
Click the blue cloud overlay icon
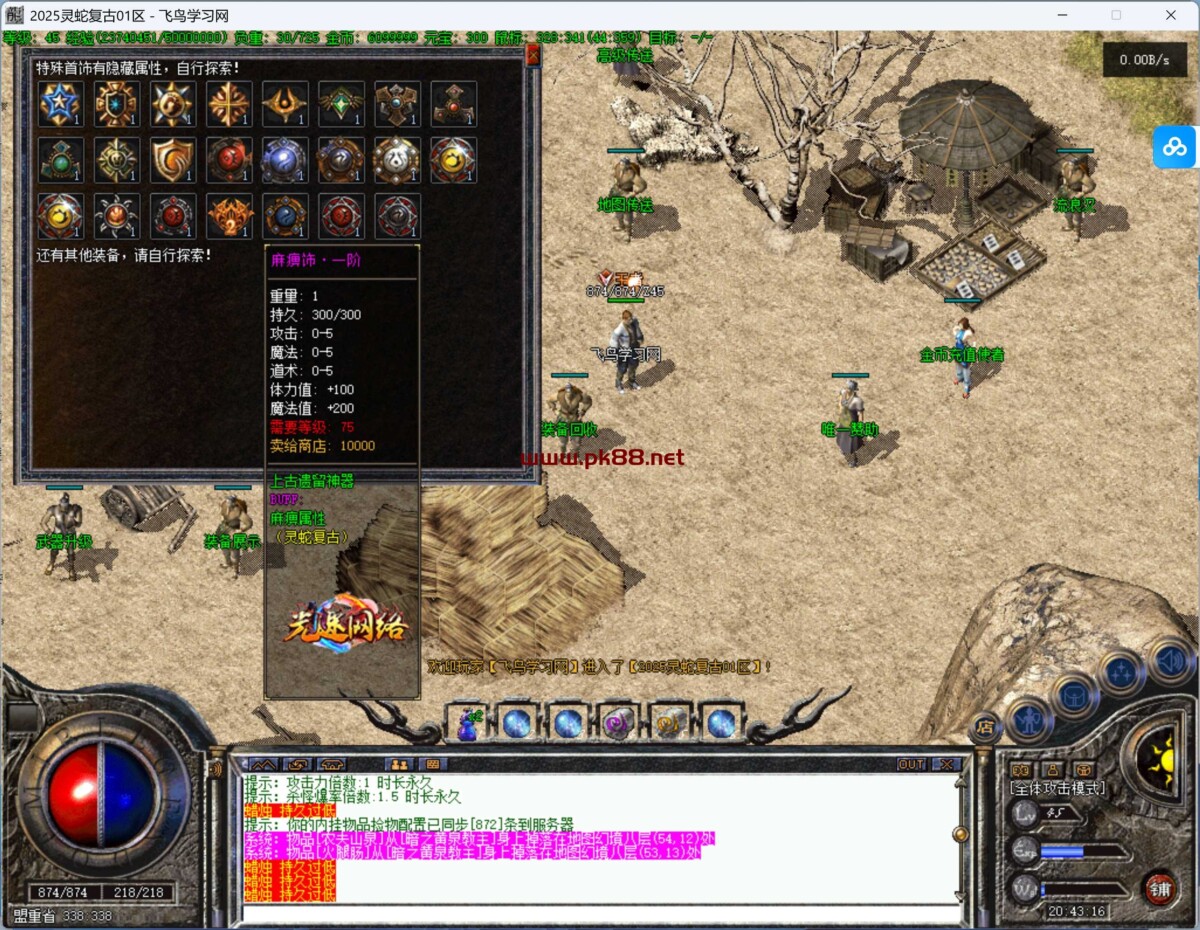[x=1175, y=147]
